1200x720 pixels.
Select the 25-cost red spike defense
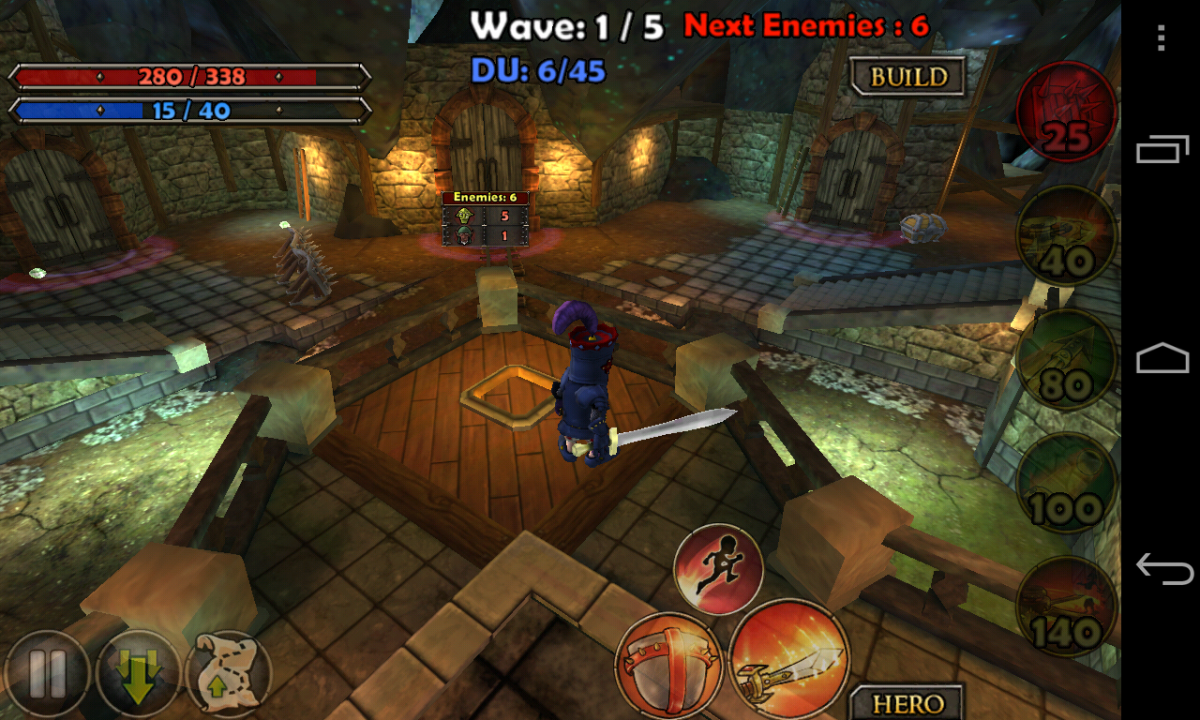(1066, 113)
